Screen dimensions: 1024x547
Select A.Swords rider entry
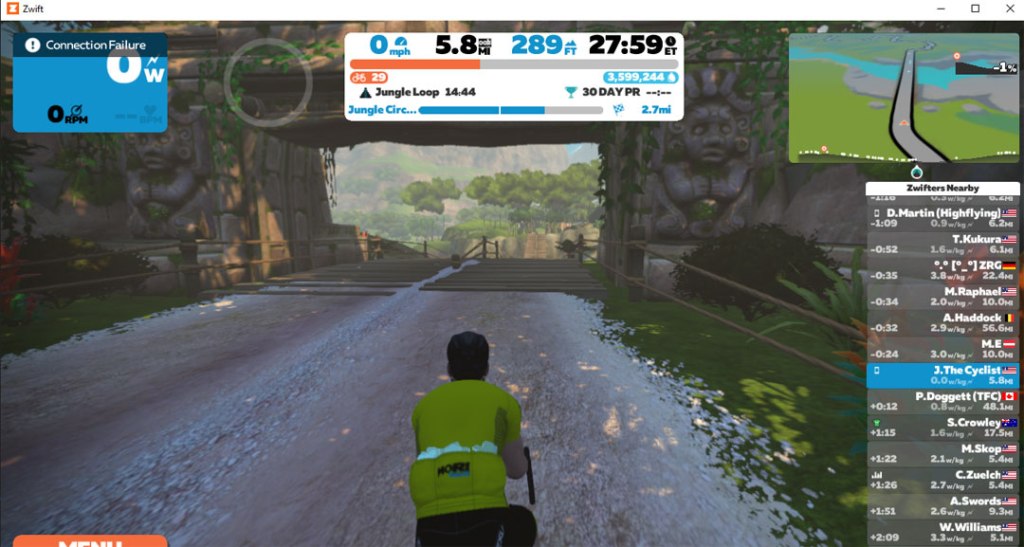click(x=943, y=505)
